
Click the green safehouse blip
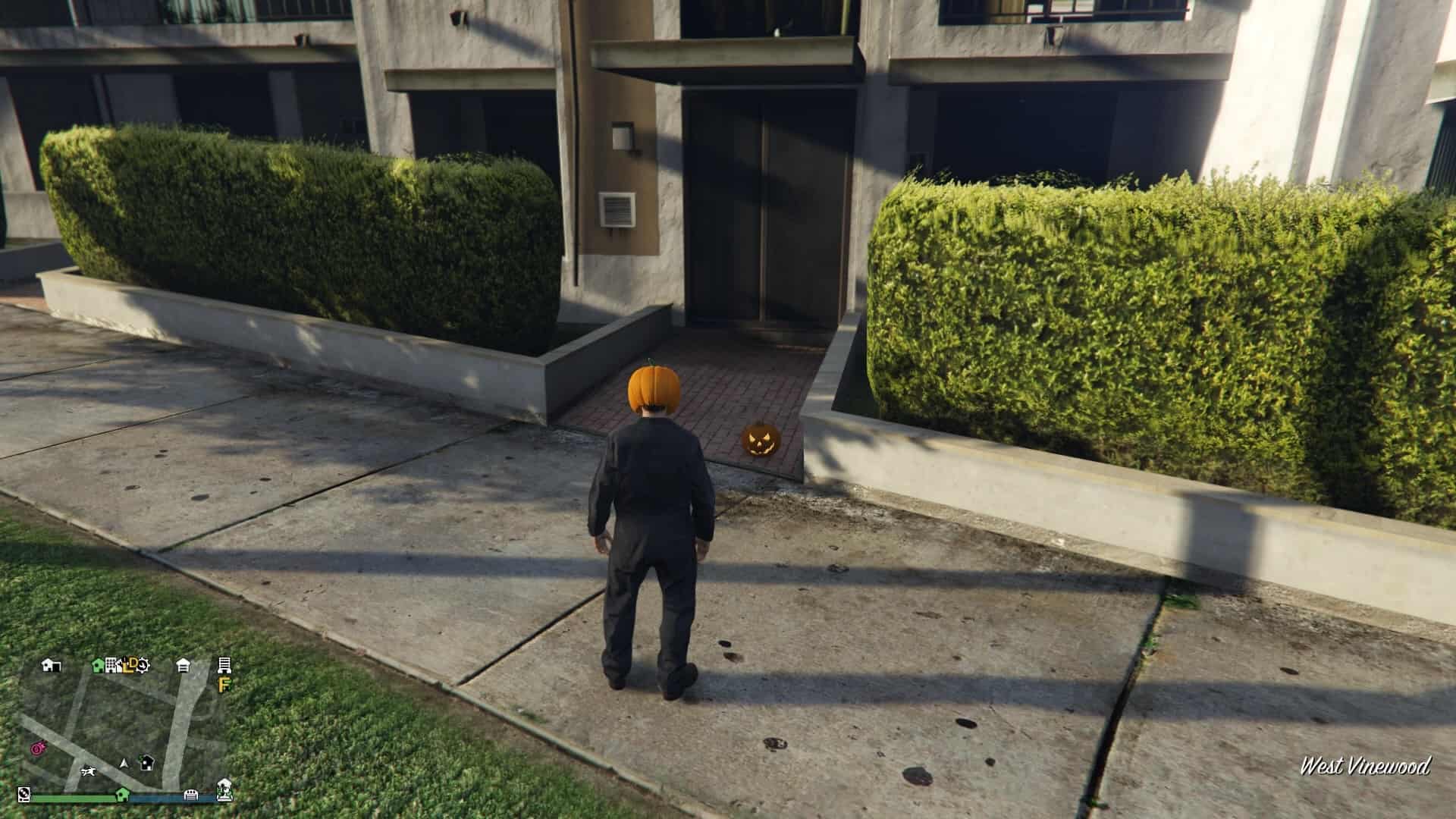[96, 665]
